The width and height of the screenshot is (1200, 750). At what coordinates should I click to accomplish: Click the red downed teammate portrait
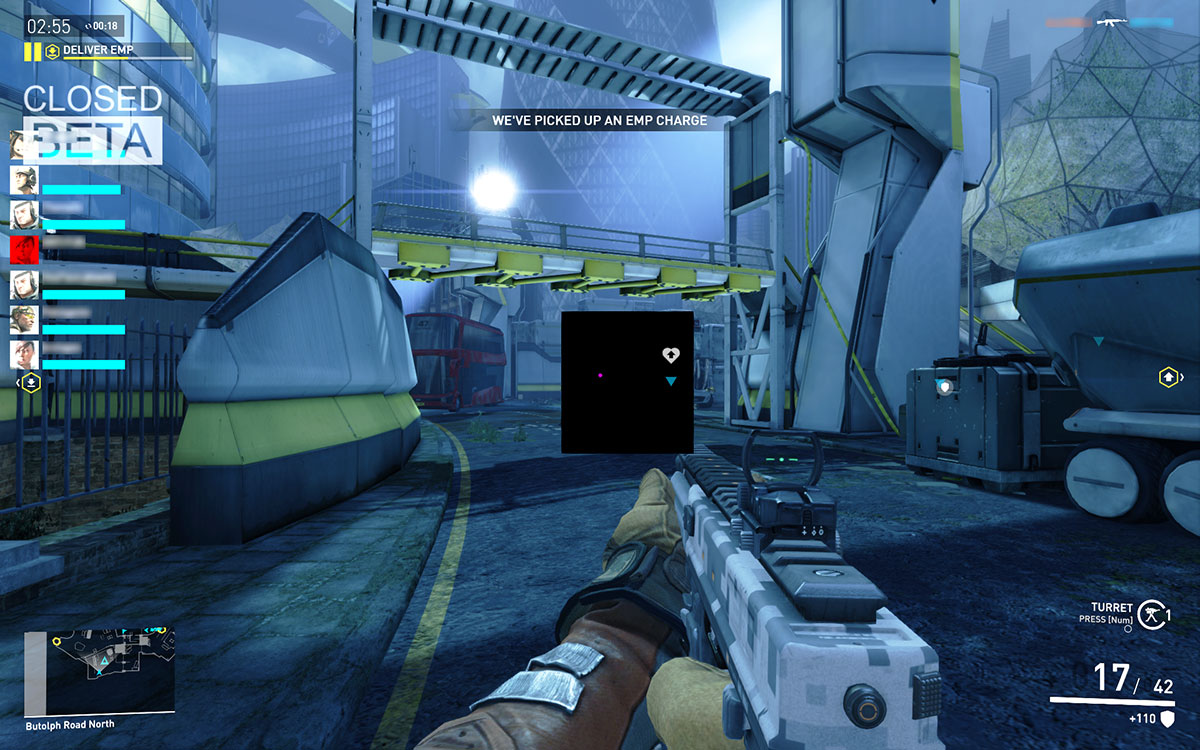24,247
